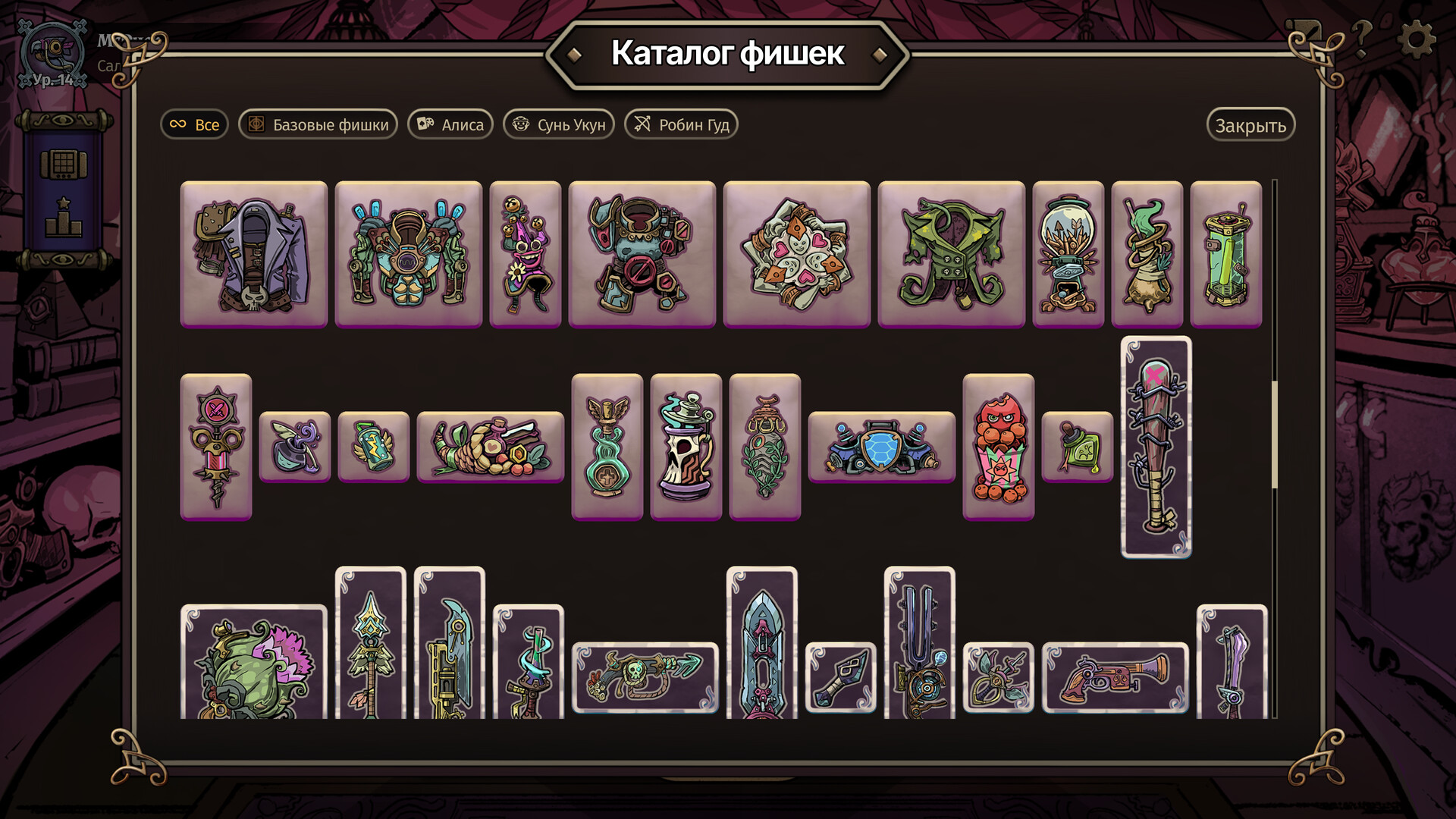The height and width of the screenshot is (819, 1456).
Task: Enable the Базовые фишки filter
Action: pyautogui.click(x=318, y=124)
